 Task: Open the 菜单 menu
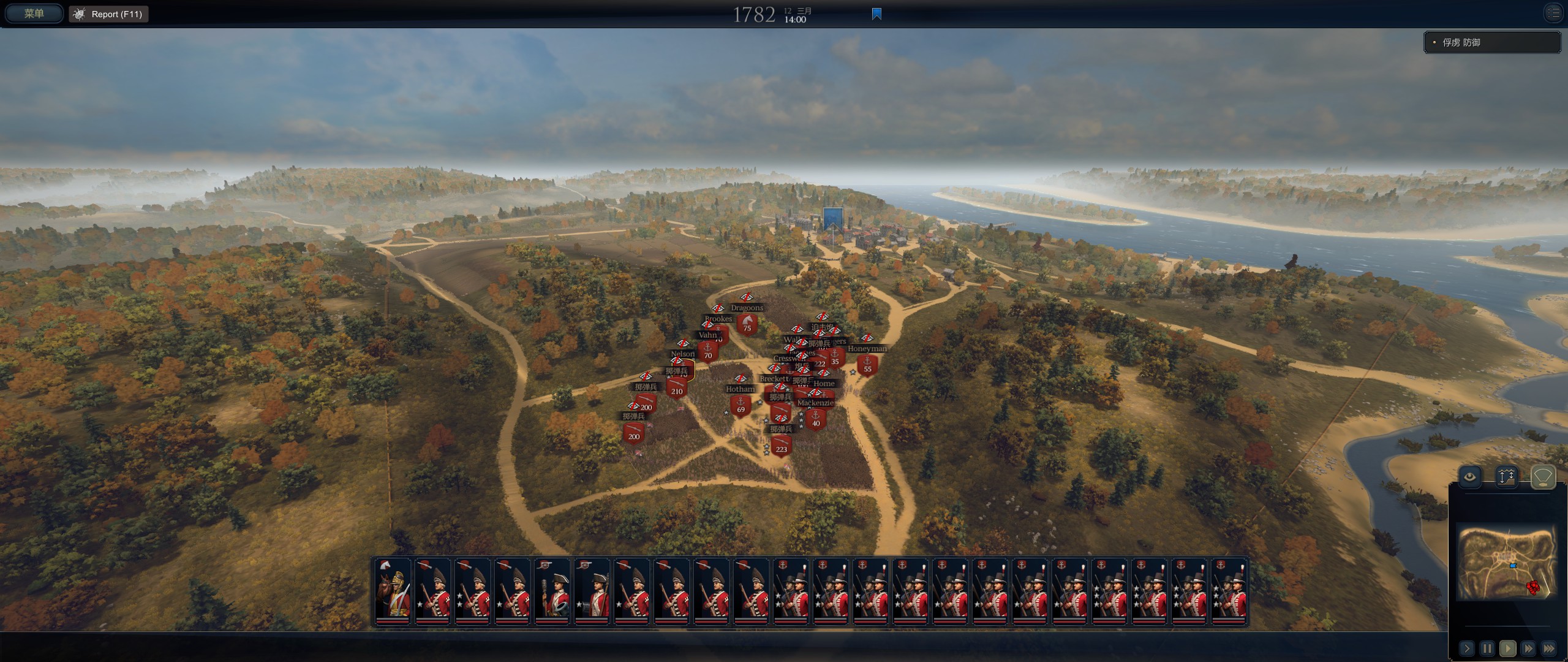[34, 13]
